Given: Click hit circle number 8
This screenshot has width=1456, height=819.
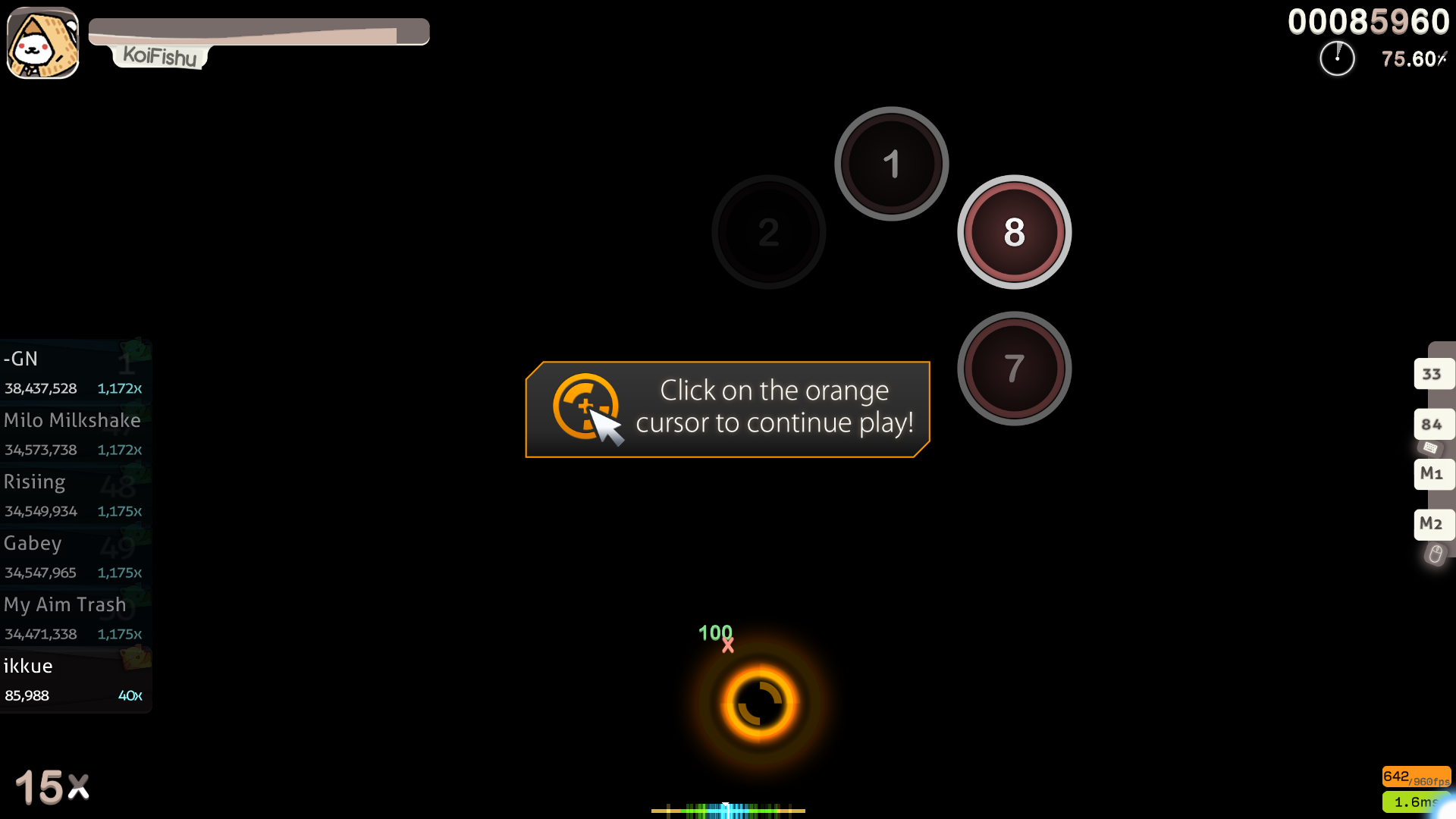Looking at the screenshot, I should [1014, 233].
